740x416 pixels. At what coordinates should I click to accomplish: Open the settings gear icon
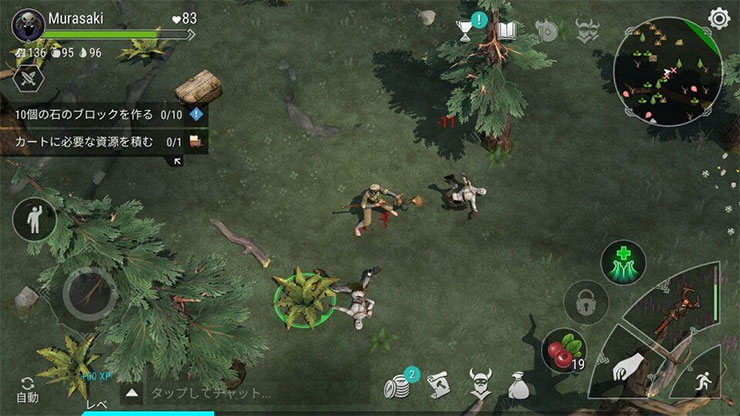(718, 18)
